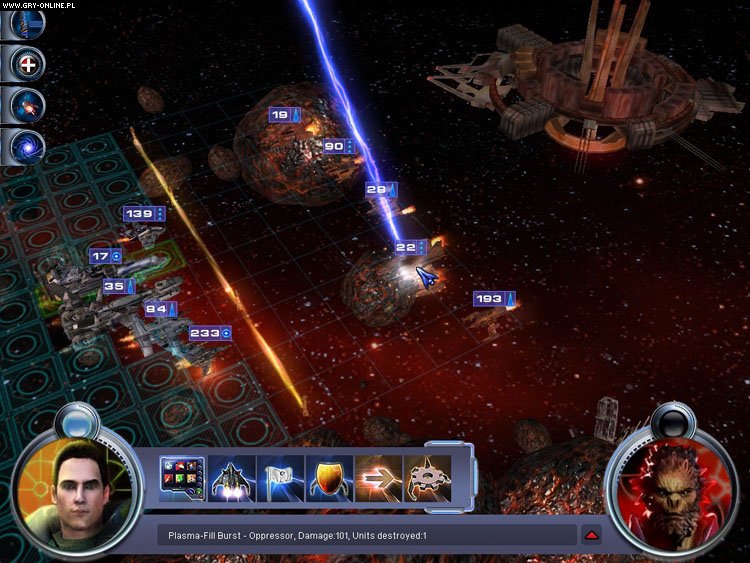Click the orange arrow move command
This screenshot has height=563, width=750.
[377, 479]
